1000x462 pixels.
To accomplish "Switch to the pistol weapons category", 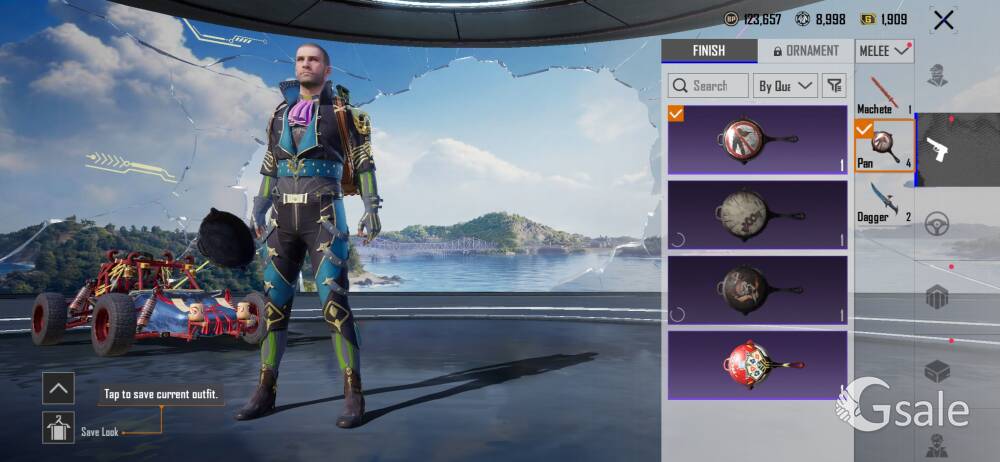I will (x=937, y=149).
